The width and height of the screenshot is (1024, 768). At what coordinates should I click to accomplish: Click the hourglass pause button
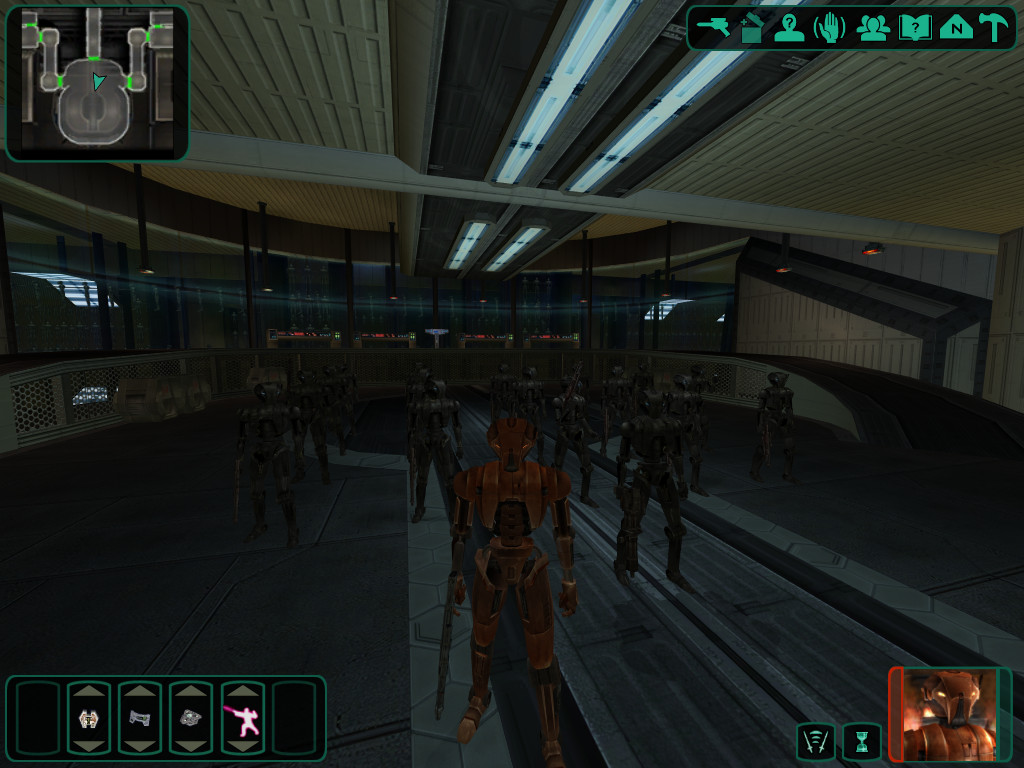point(861,742)
